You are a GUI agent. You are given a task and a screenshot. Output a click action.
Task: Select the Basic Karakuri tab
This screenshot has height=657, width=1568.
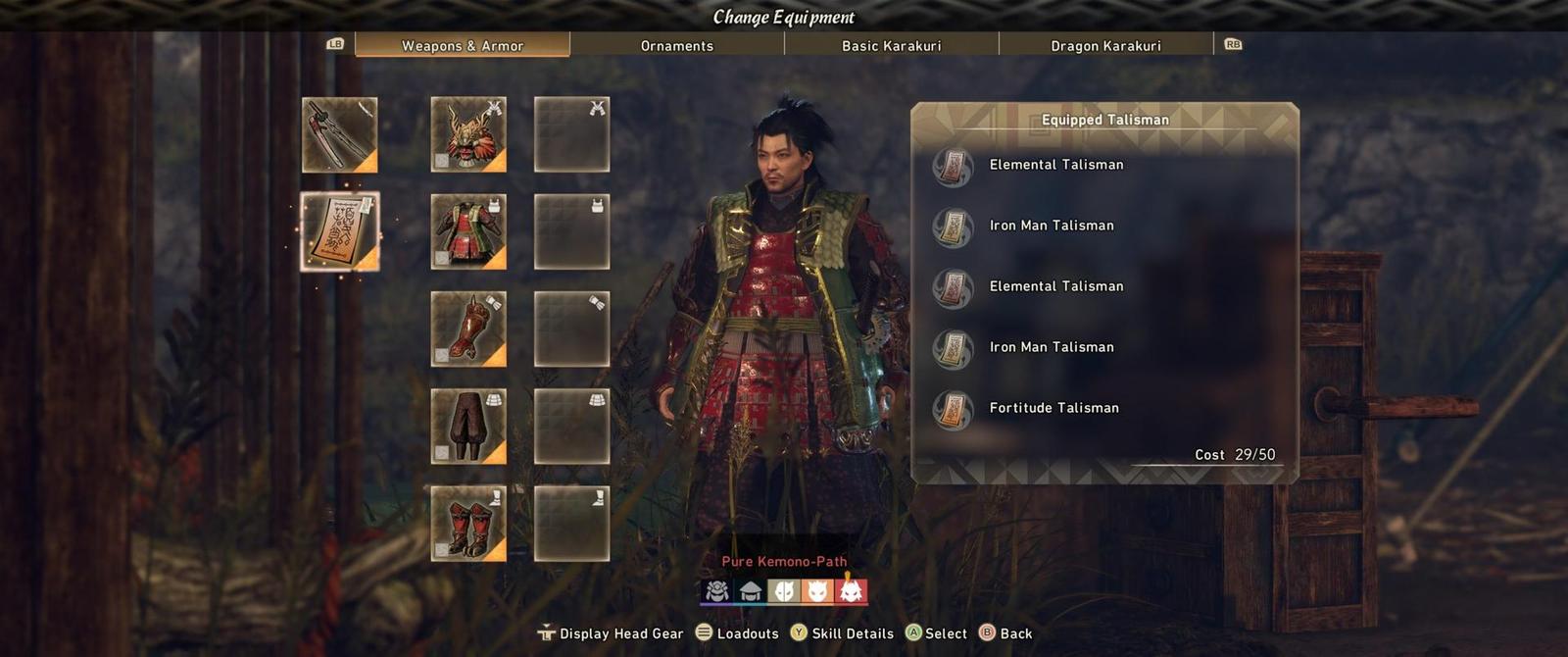[891, 45]
